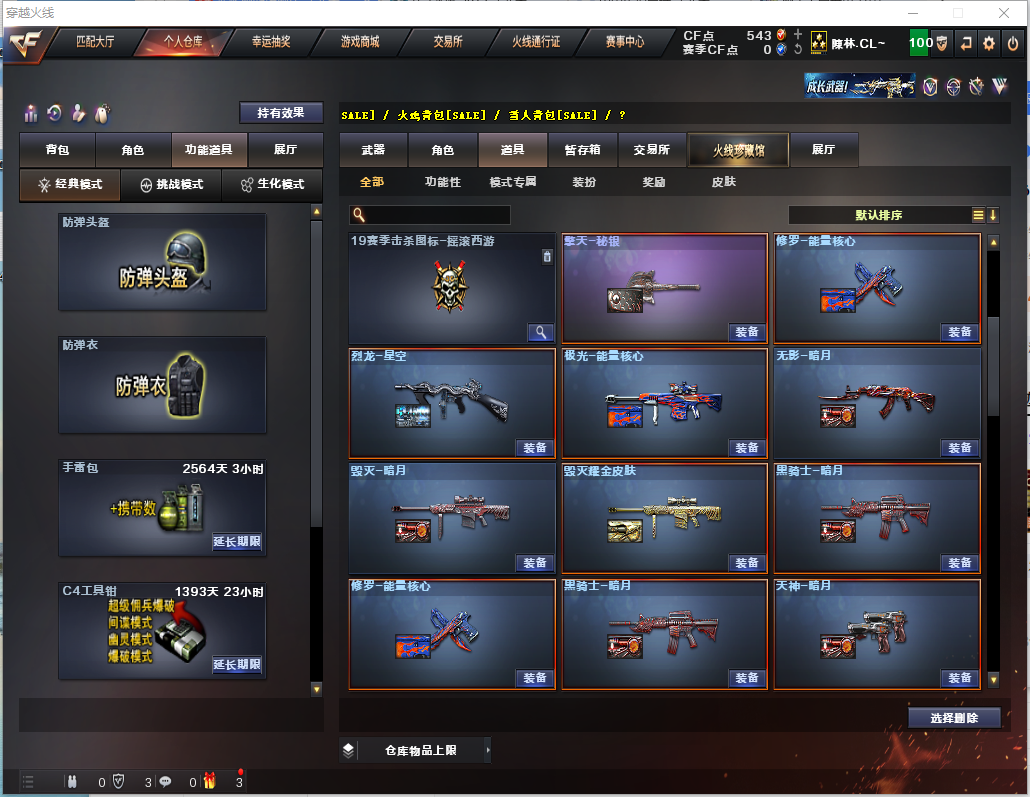
Task: Show the 皮肤 skins filter
Action: [x=723, y=182]
